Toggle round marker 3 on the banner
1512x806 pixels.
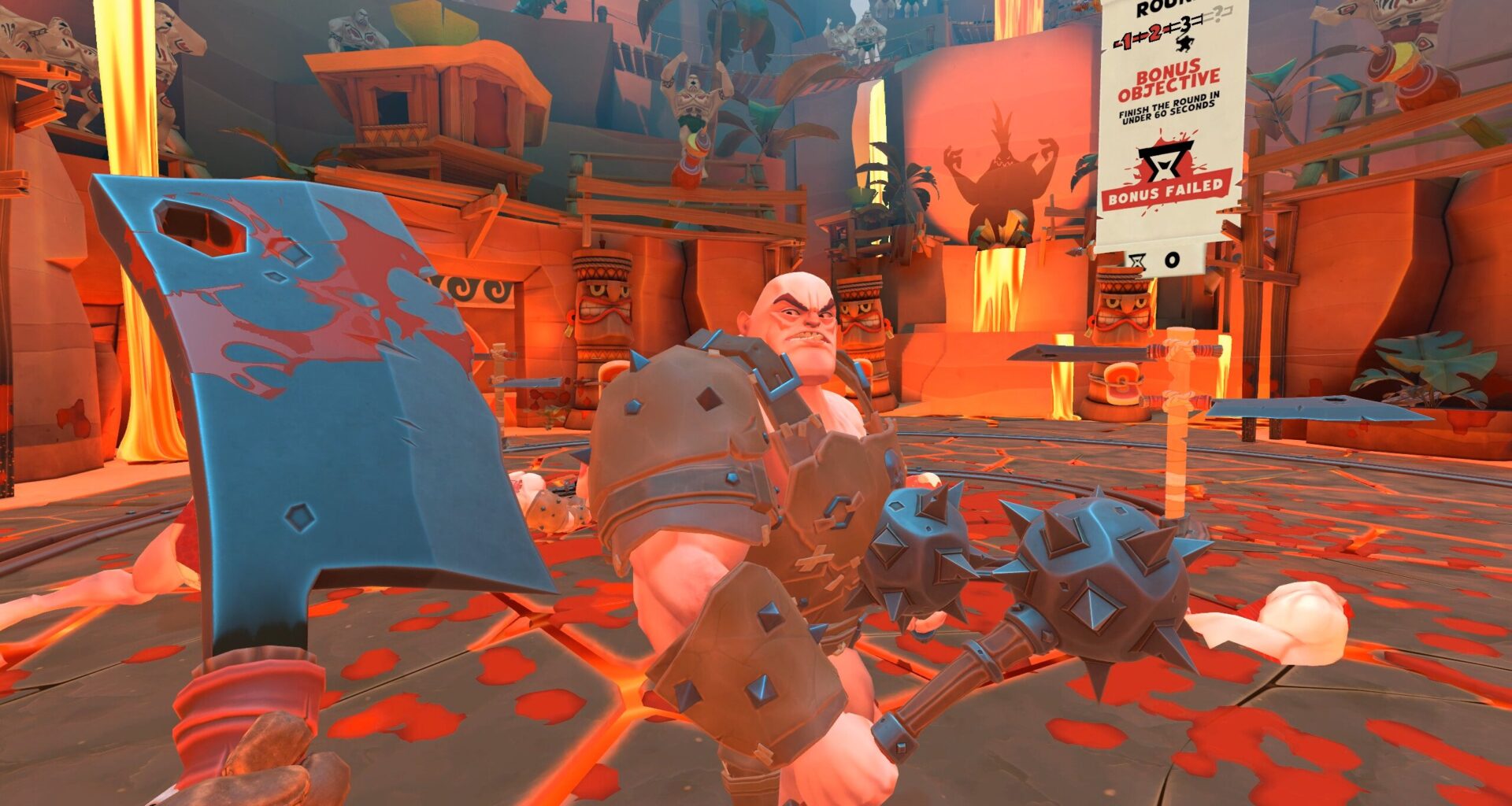tap(1185, 25)
